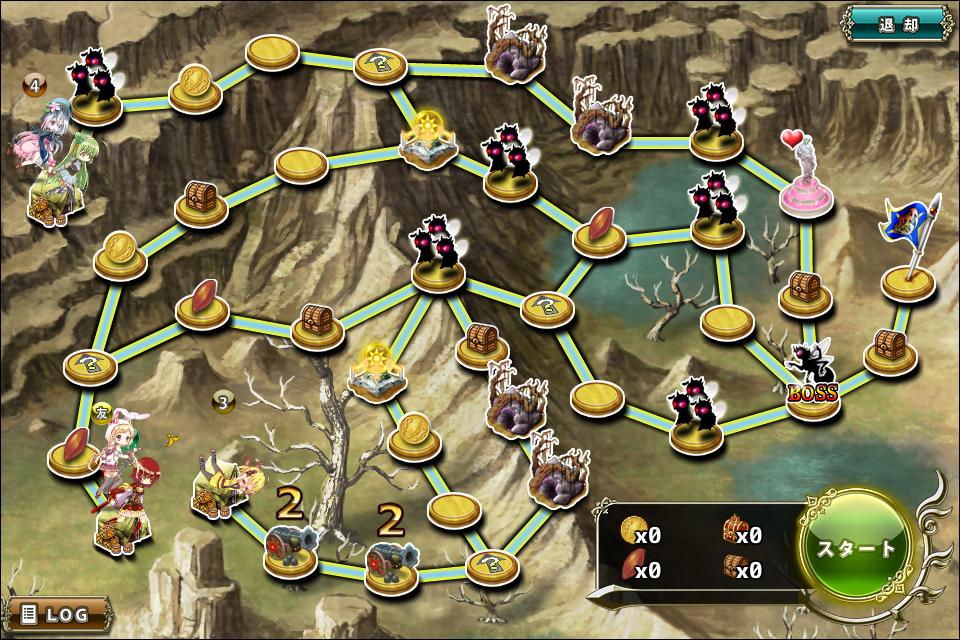The height and width of the screenshot is (640, 960).
Task: Click the 退却 retreat button
Action: pyautogui.click(x=896, y=22)
